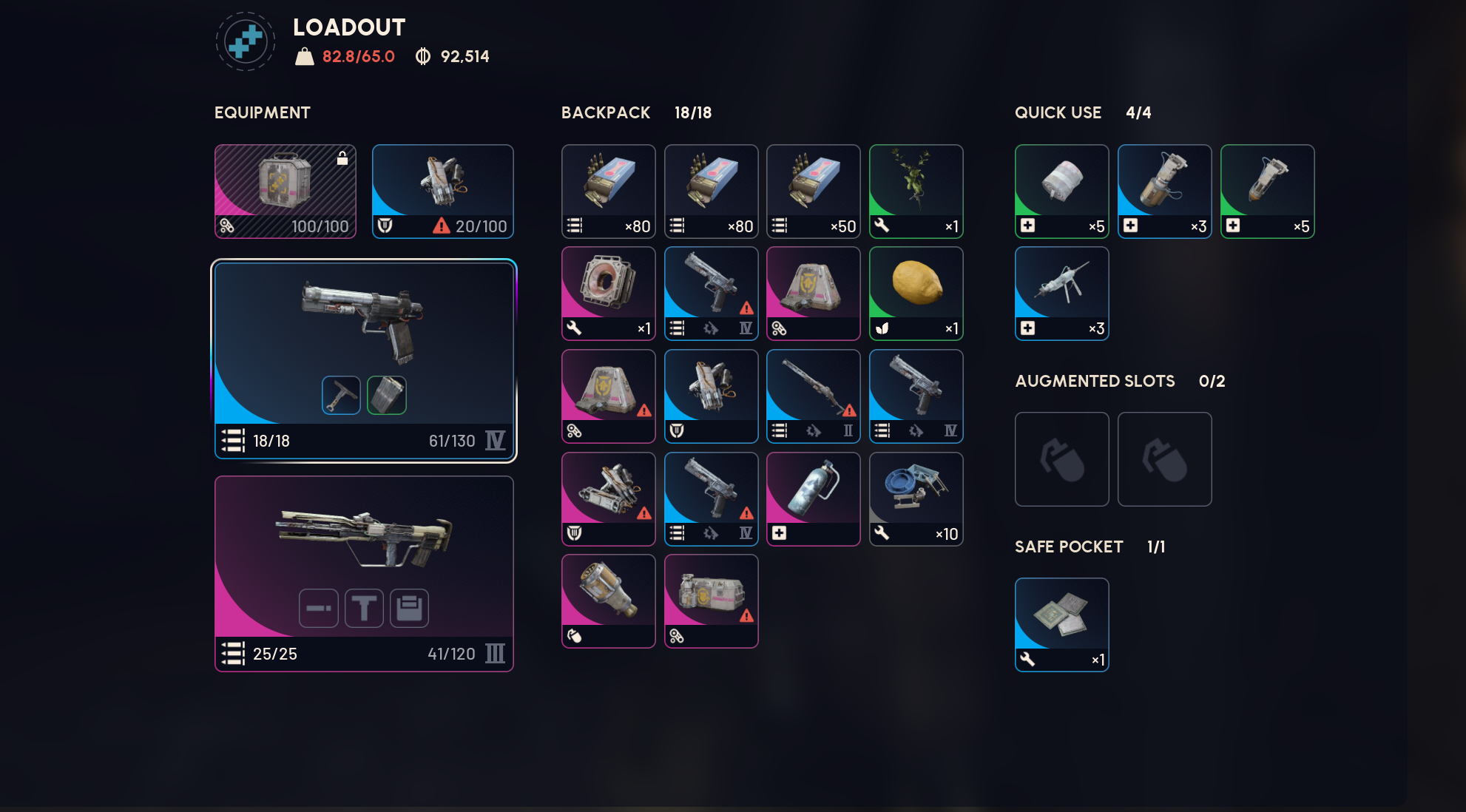Select the quick use item with 3 count flask
Image resolution: width=1466 pixels, height=812 pixels.
click(1164, 191)
